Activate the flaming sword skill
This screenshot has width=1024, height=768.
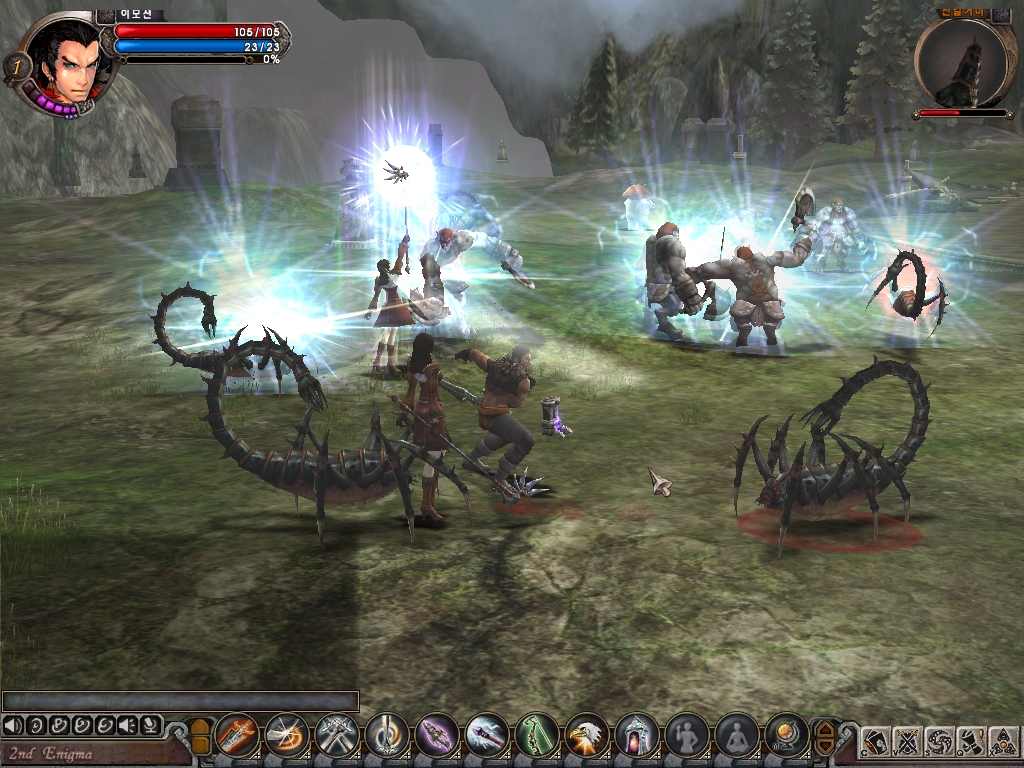(237, 737)
